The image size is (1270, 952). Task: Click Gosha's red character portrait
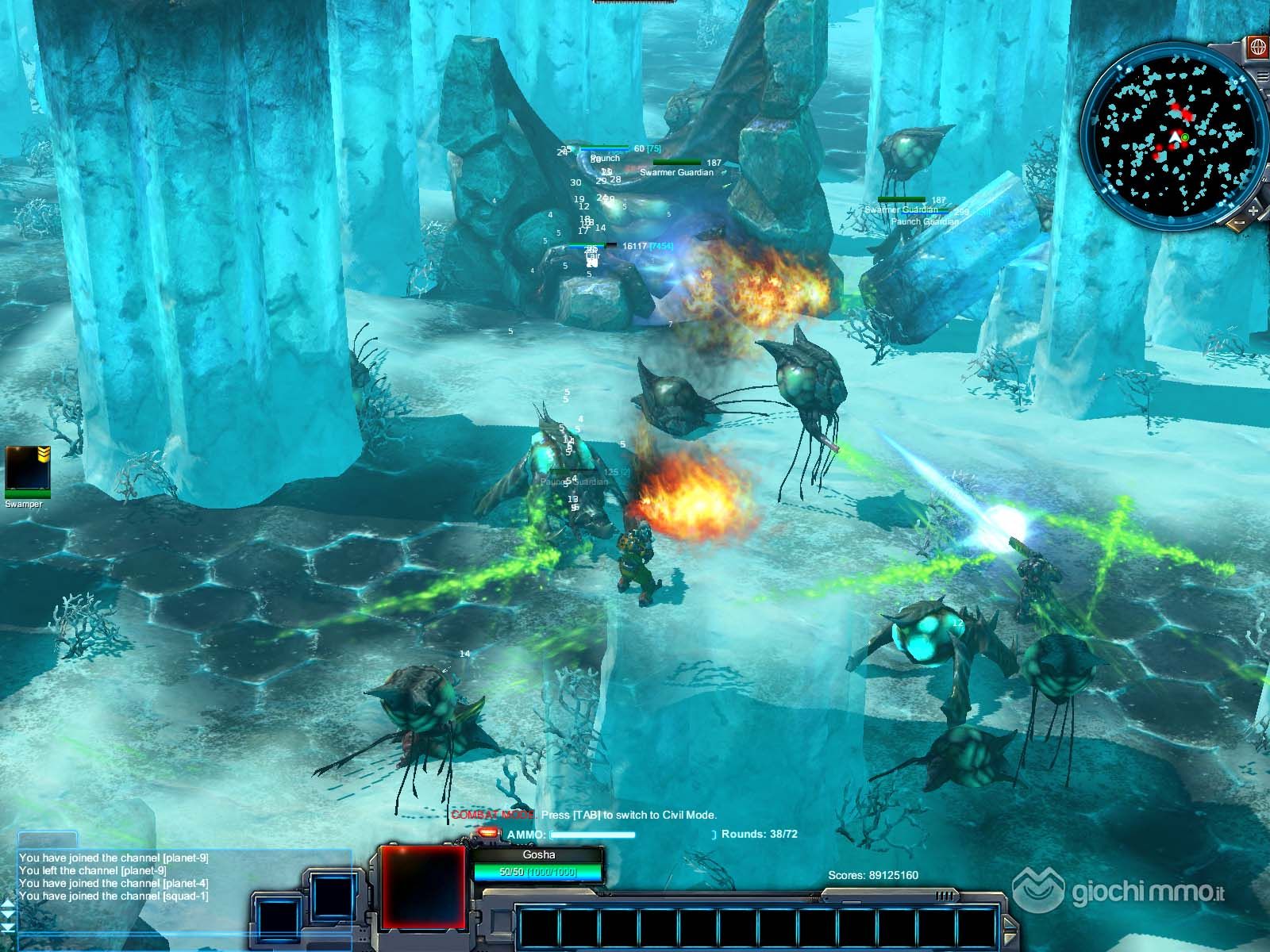pos(422,885)
